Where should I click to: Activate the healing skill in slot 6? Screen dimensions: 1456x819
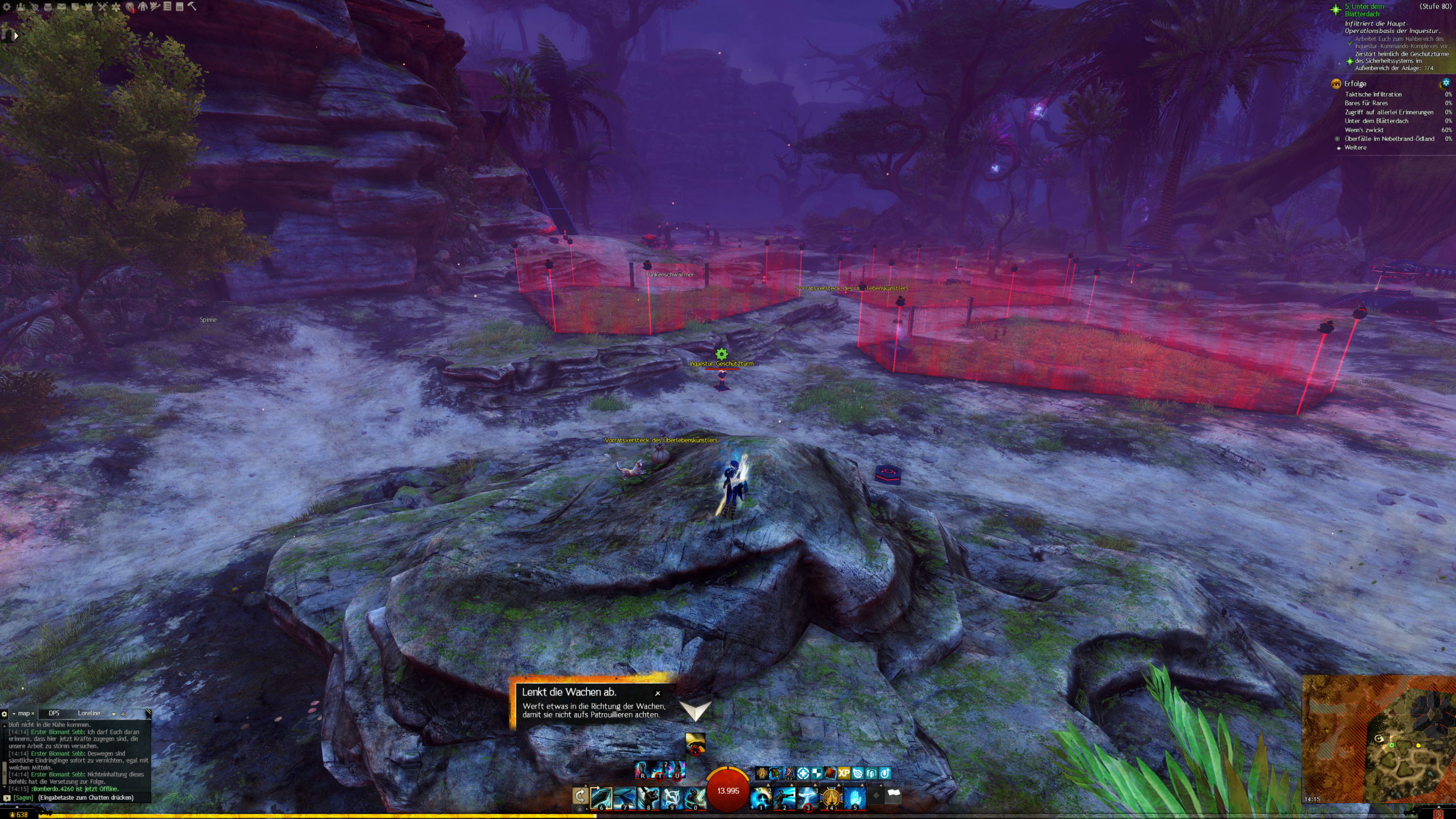[x=601, y=798]
